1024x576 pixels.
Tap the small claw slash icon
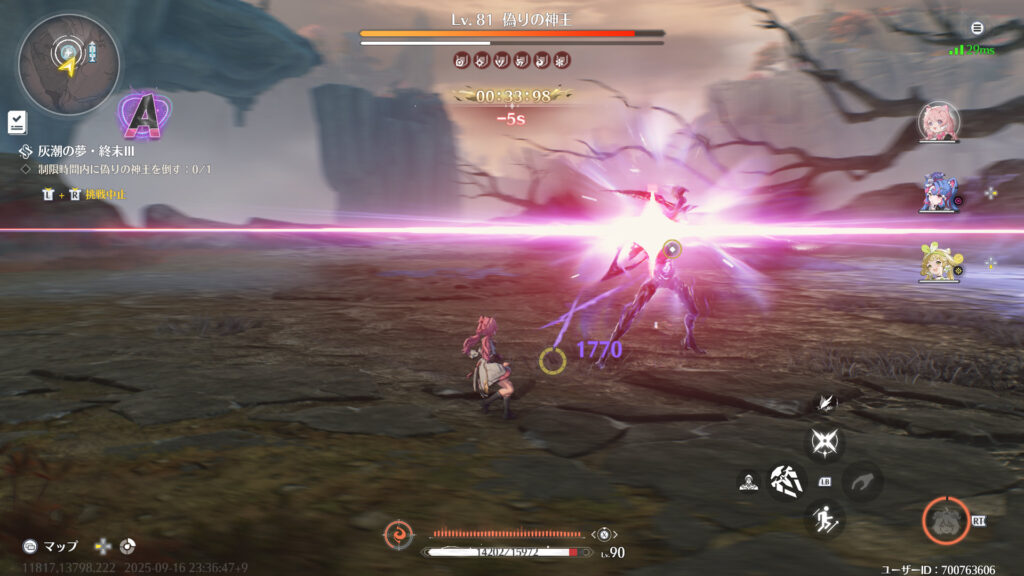[x=826, y=403]
